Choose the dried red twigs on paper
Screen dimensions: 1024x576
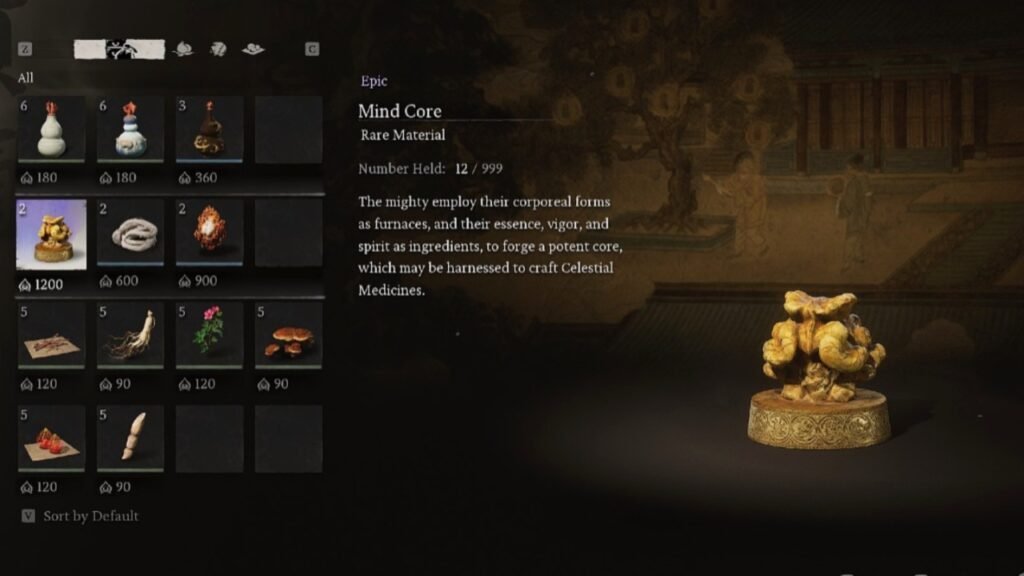pyautogui.click(x=51, y=336)
